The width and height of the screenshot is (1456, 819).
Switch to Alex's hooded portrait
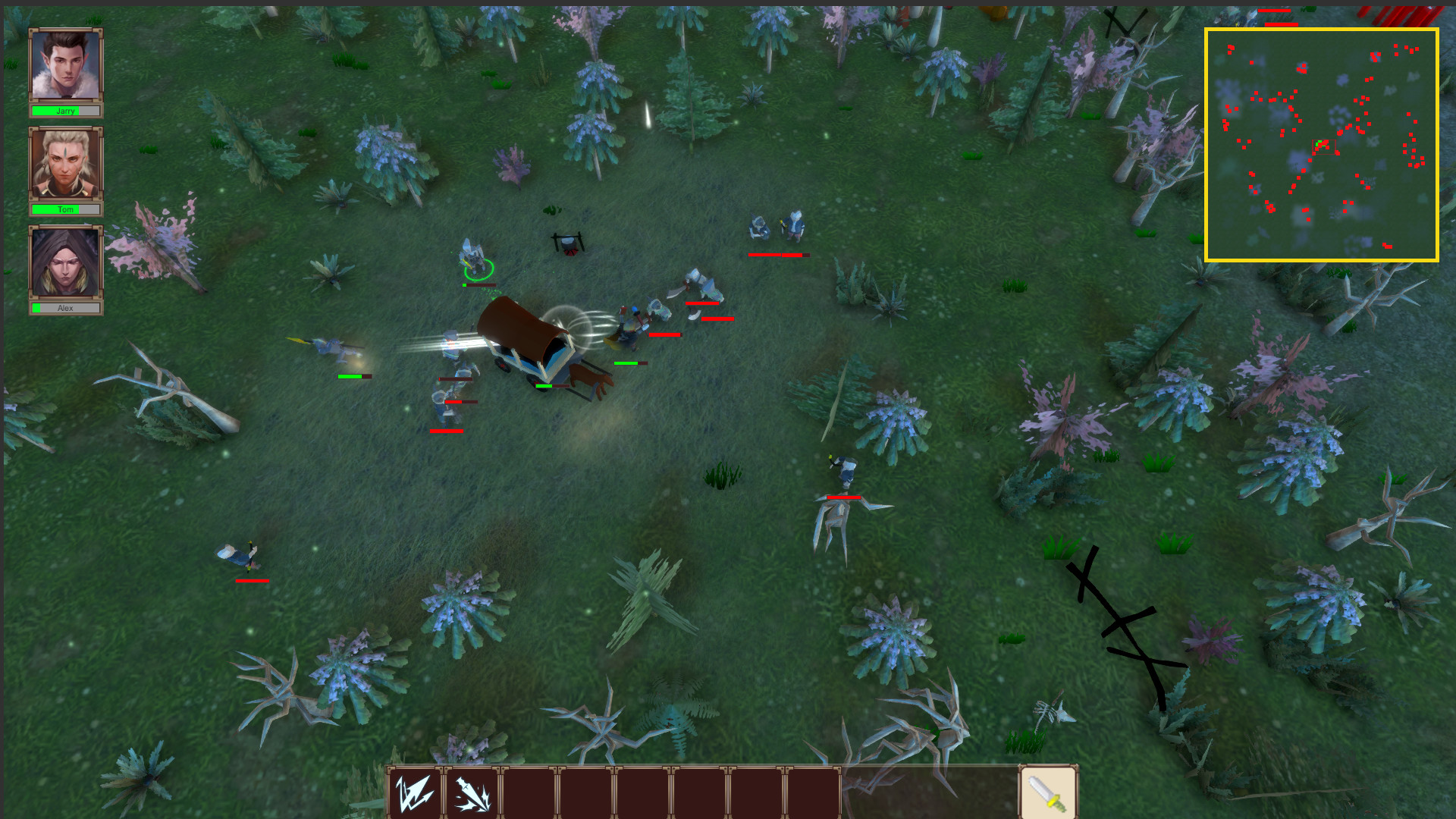coord(66,262)
